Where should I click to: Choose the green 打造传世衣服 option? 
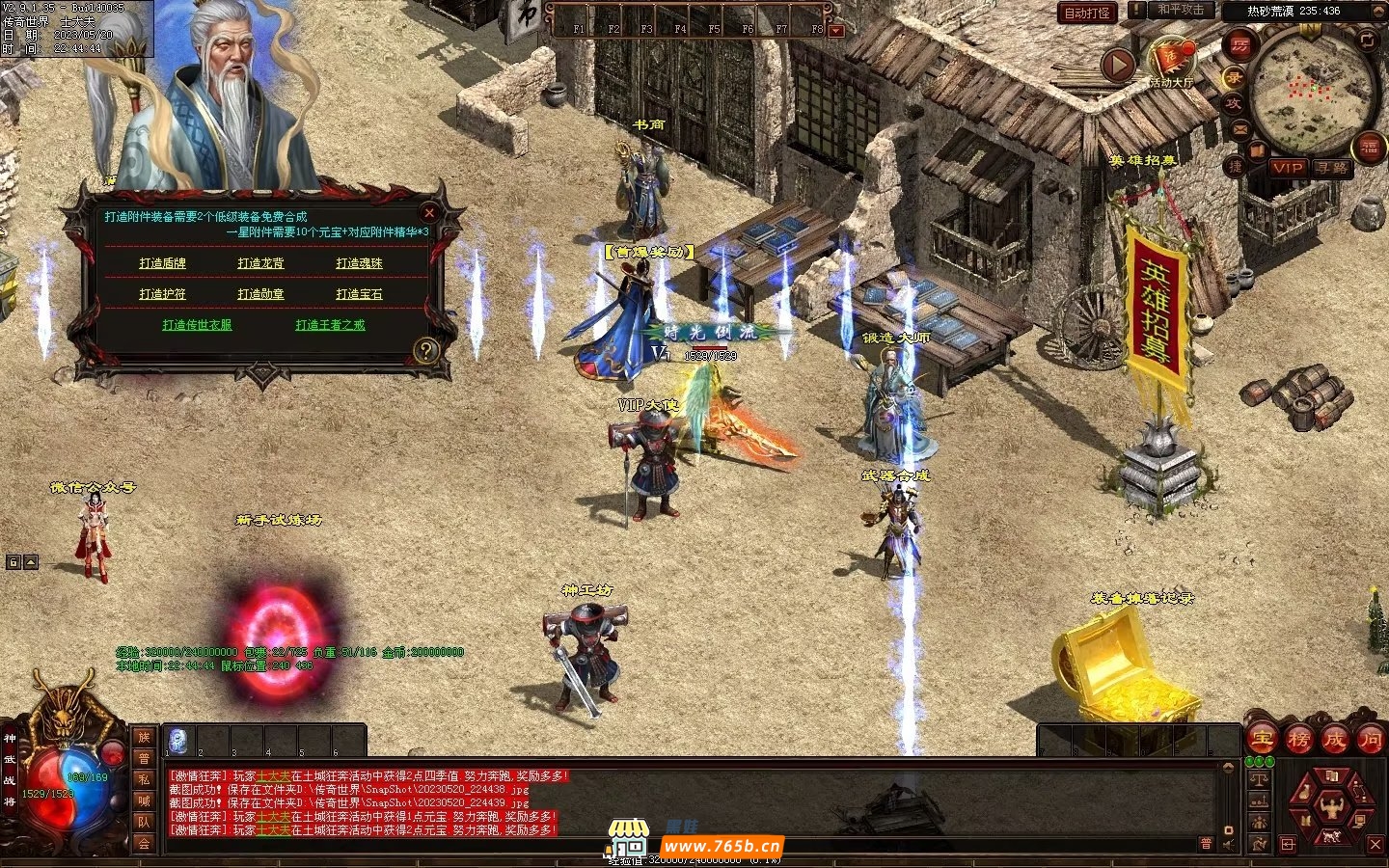point(197,325)
